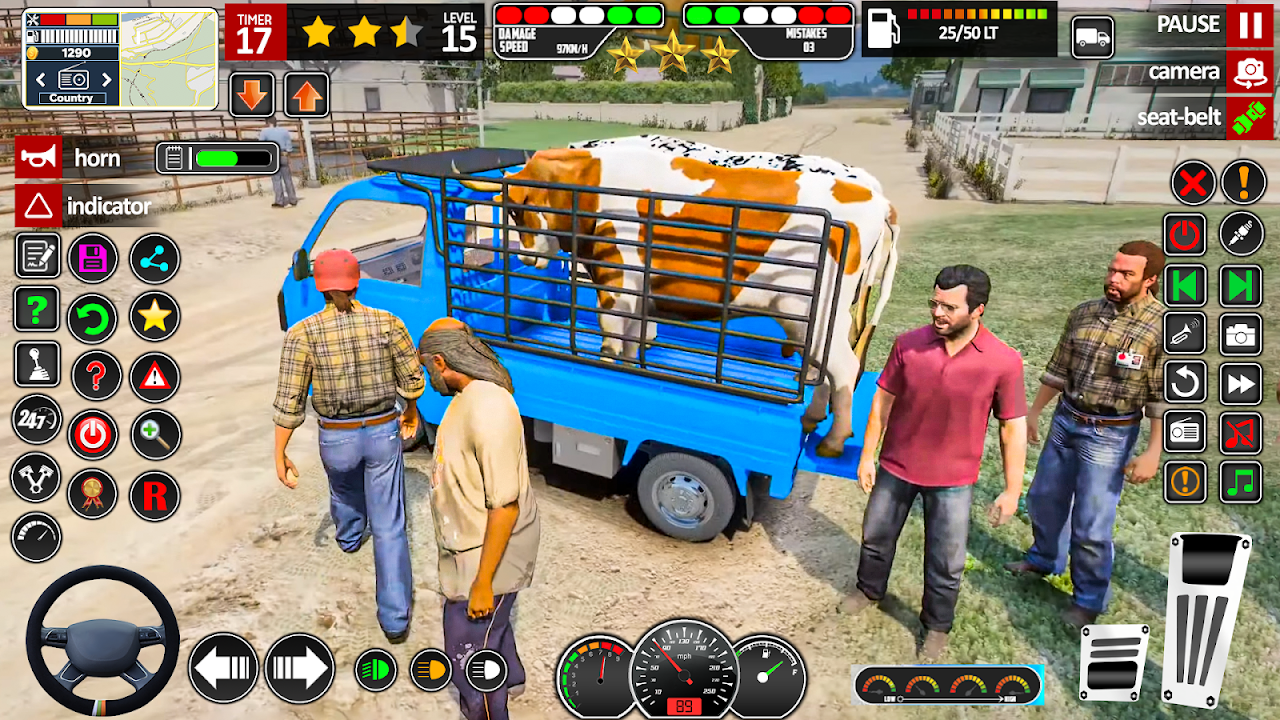Pause the game
The width and height of the screenshot is (1280, 720).
pyautogui.click(x=1249, y=25)
